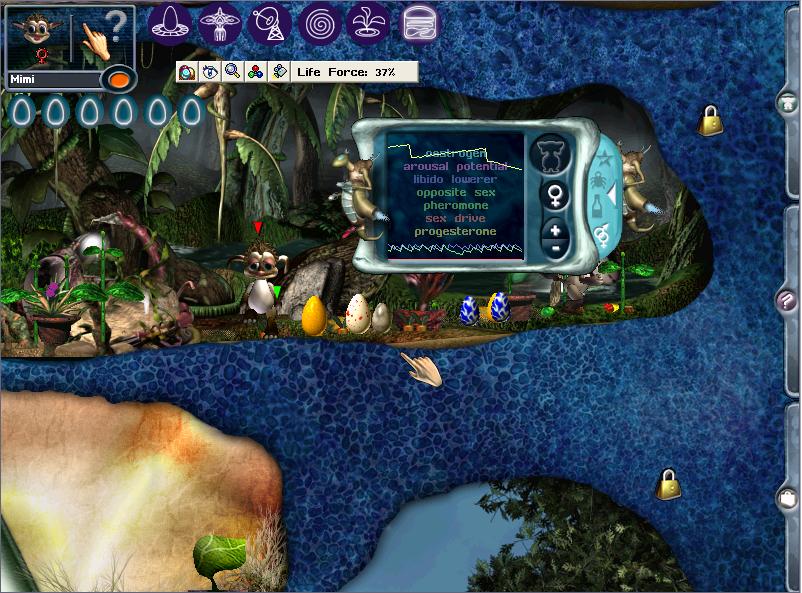
Task: Open the egg-on-ring icon in the top bar
Action: click(170, 23)
